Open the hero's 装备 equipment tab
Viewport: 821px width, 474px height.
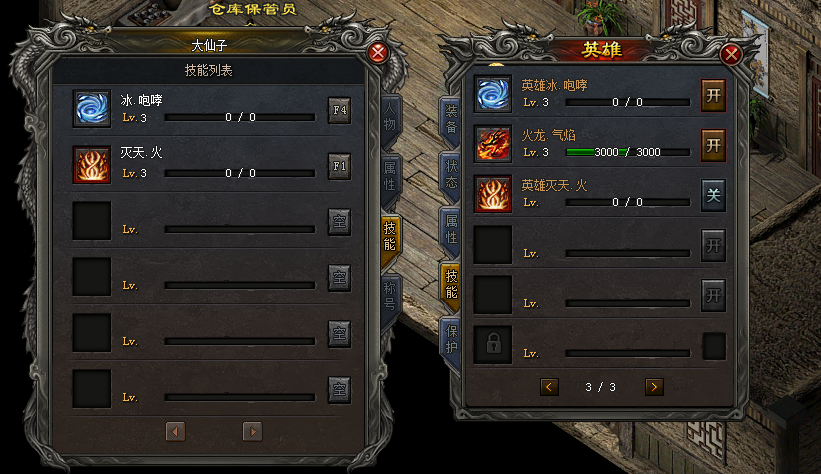click(x=451, y=122)
